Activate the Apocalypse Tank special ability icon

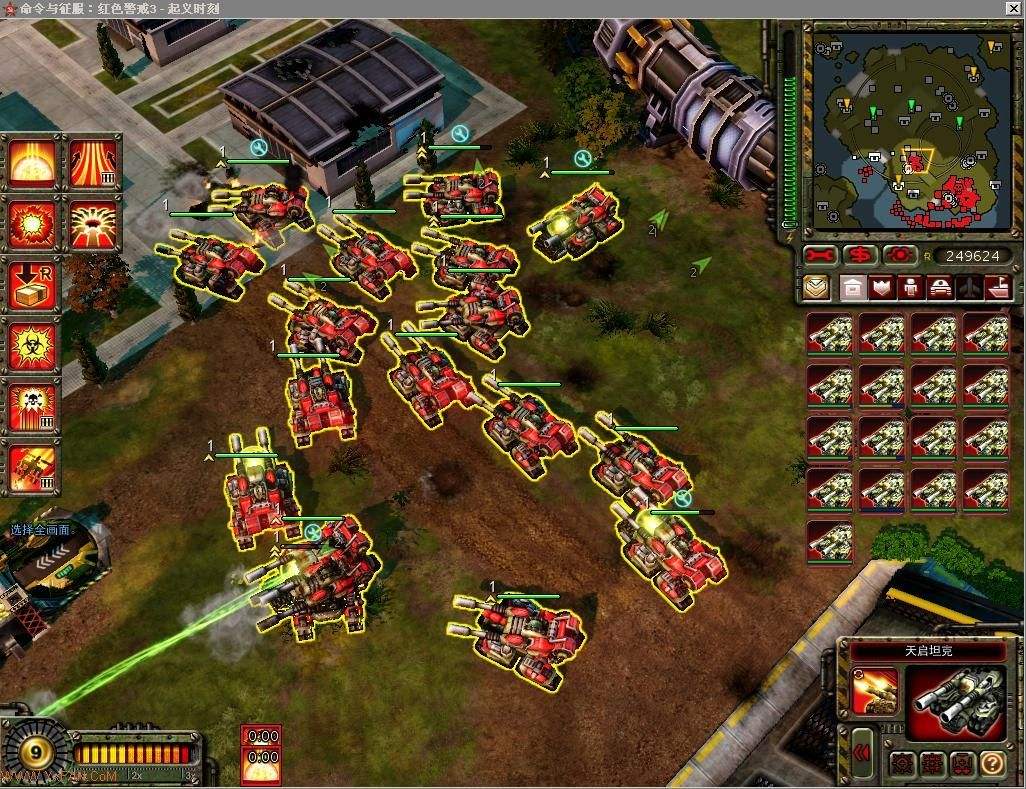[875, 692]
